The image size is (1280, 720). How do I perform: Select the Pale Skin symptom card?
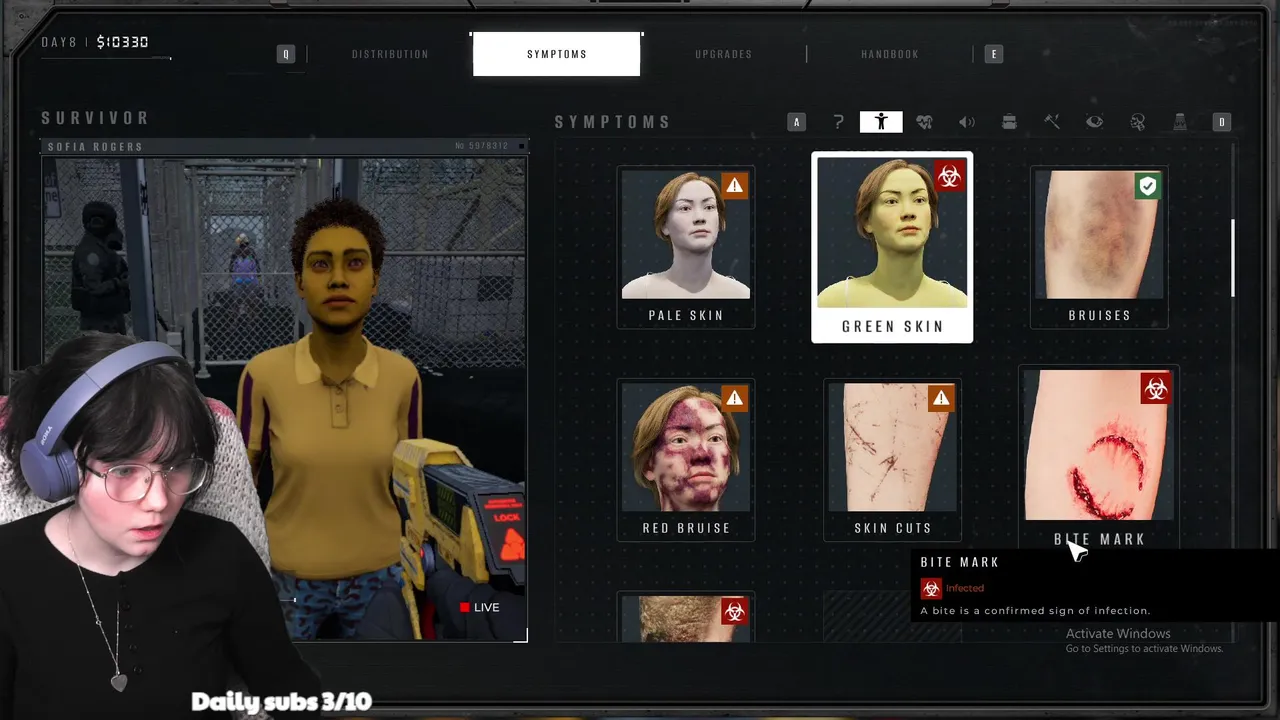(686, 247)
